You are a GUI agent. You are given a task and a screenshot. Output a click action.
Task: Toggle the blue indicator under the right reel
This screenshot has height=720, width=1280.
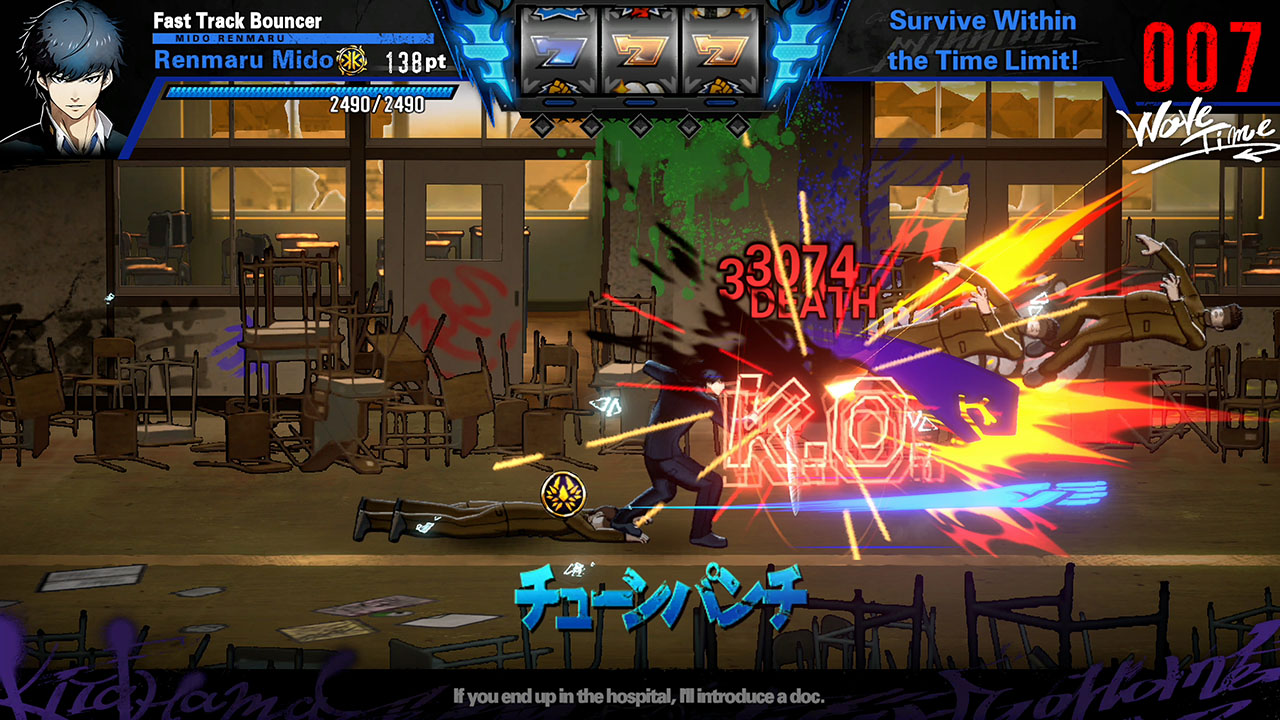[x=719, y=102]
